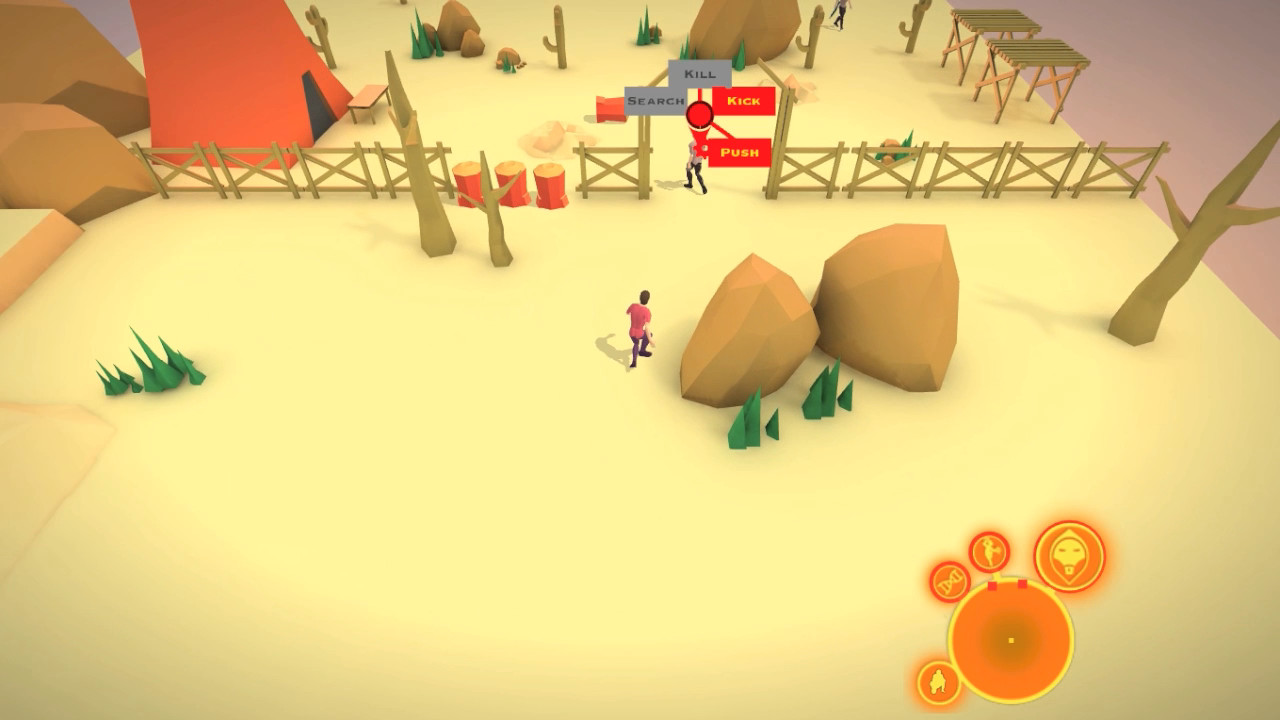Click the left red marker on the minimap
The width and height of the screenshot is (1280, 720).
tap(993, 585)
